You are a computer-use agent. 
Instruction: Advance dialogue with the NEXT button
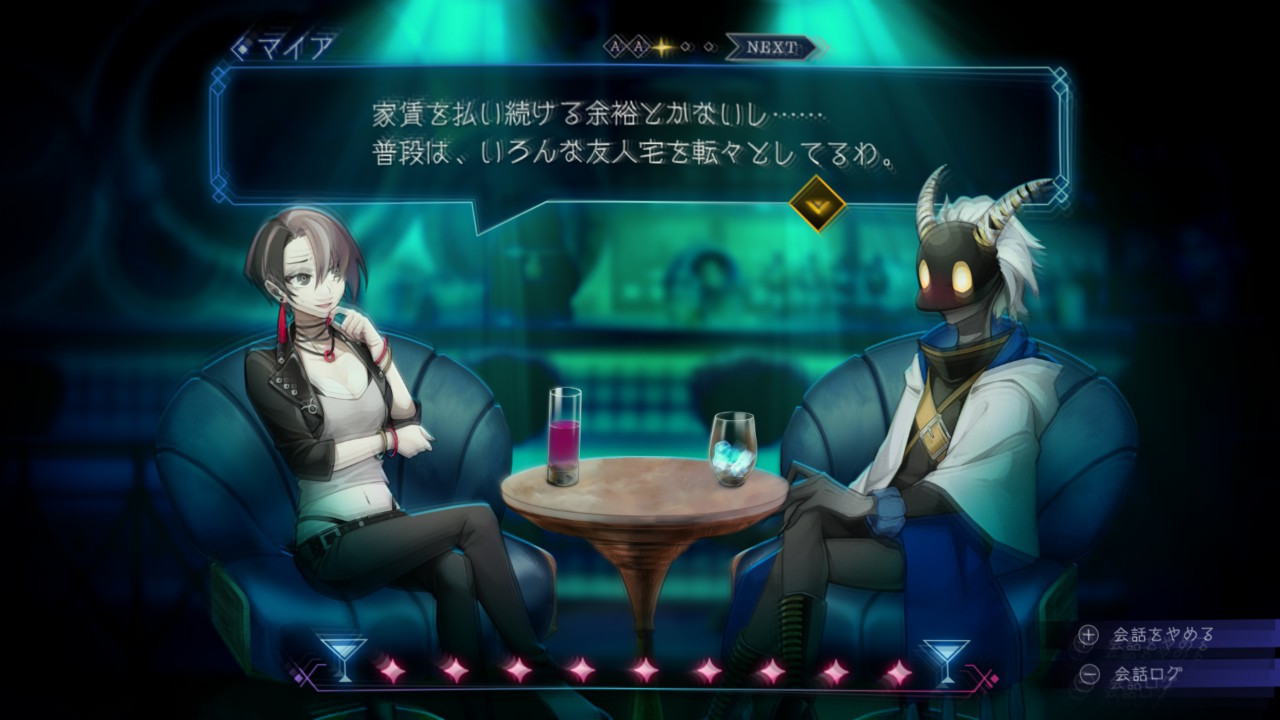tap(772, 47)
